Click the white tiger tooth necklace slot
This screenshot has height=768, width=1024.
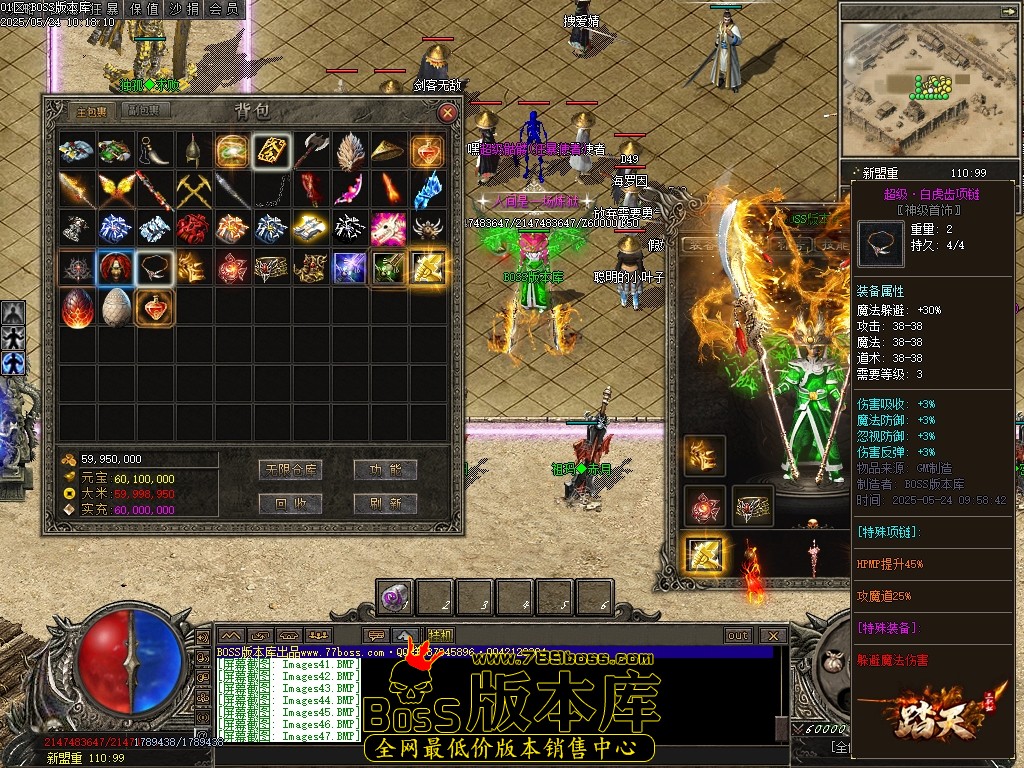point(154,267)
